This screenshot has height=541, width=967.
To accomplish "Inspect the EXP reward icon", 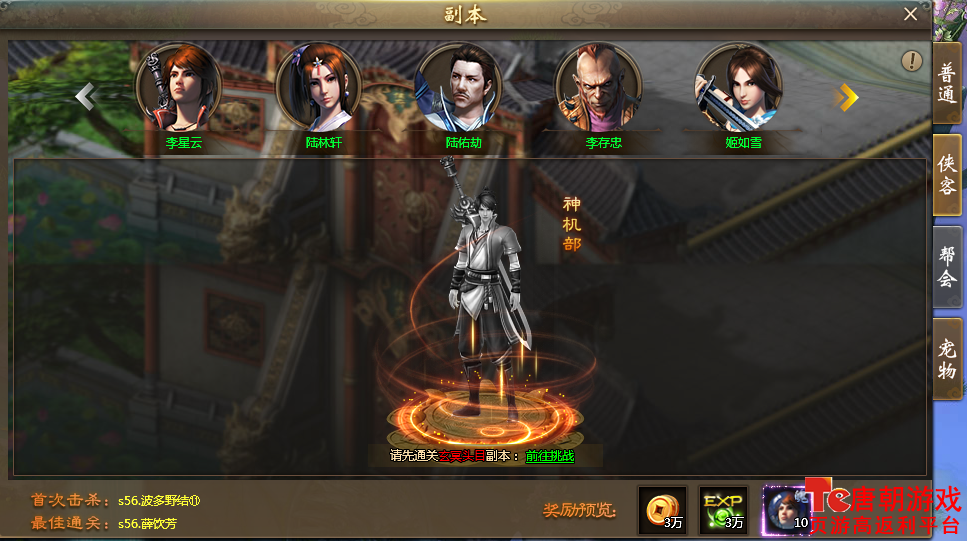I will [723, 510].
